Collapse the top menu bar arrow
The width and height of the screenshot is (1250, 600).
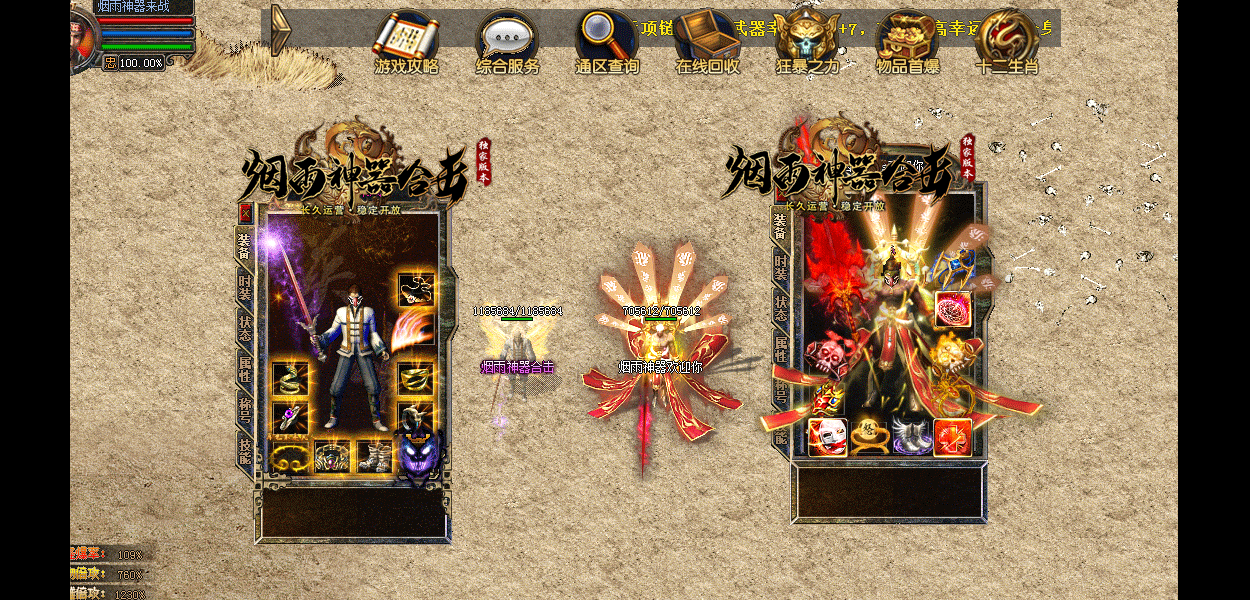point(281,30)
